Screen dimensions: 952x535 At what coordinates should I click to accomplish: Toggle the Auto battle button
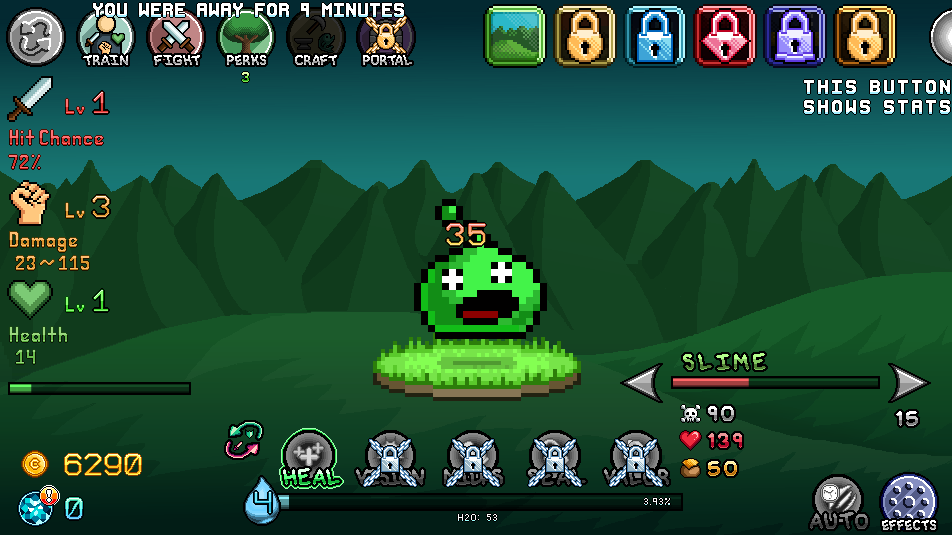pyautogui.click(x=837, y=500)
